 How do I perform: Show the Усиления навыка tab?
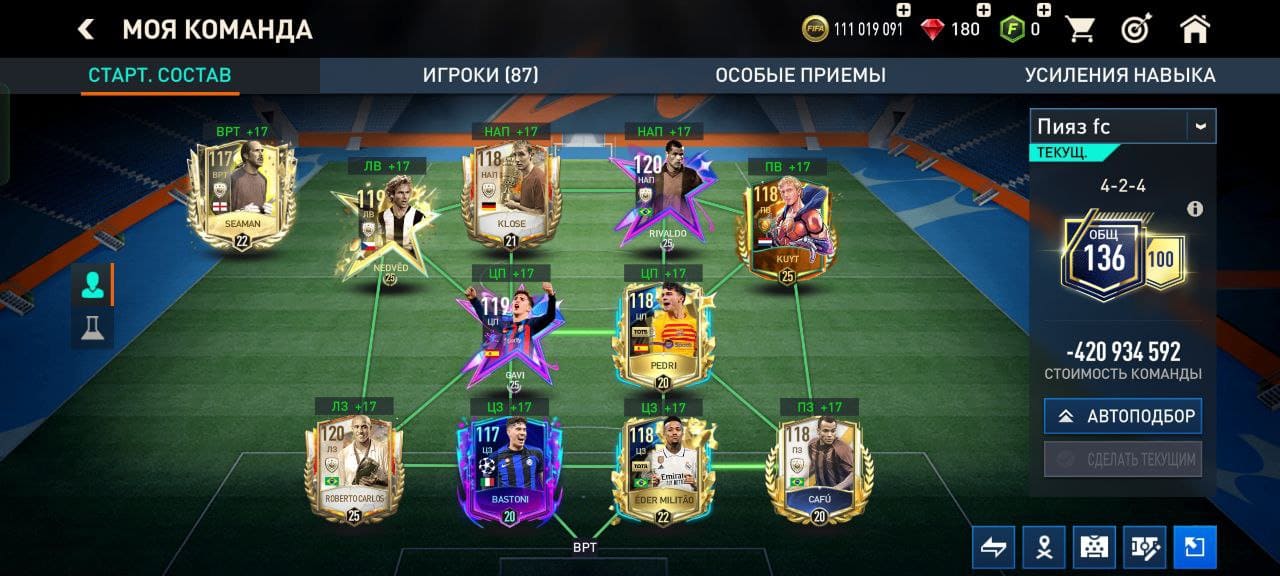coord(1120,75)
